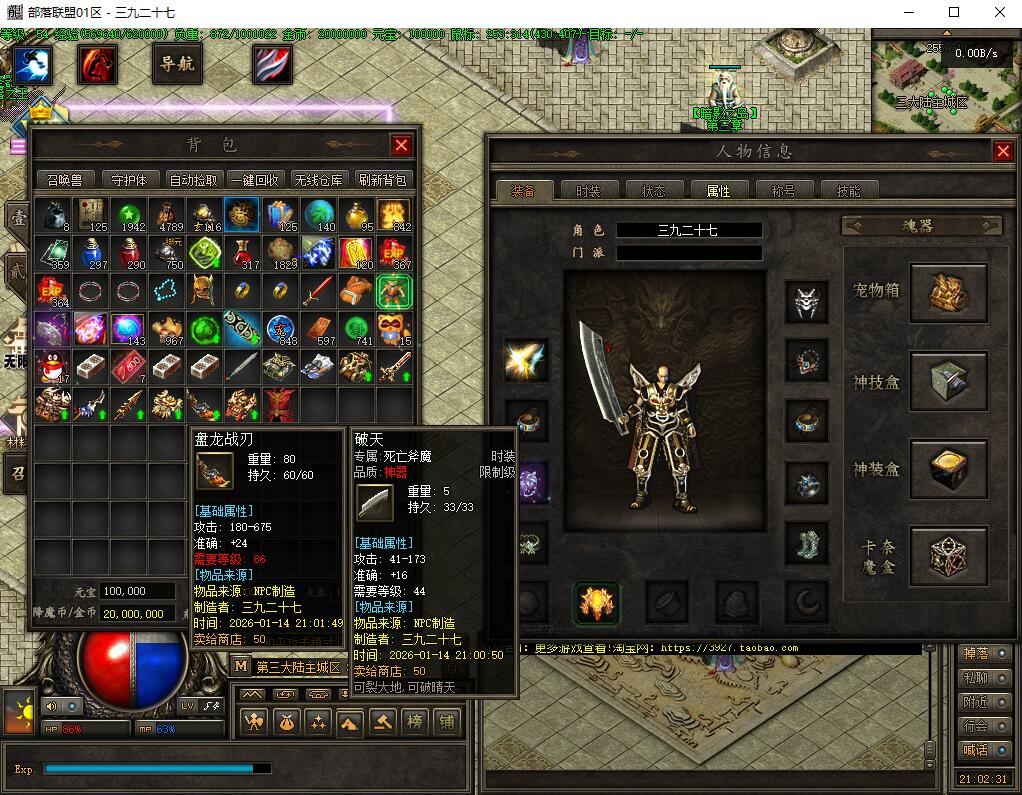Close the 背包 backpack window
The width and height of the screenshot is (1022, 795).
pyautogui.click(x=401, y=145)
